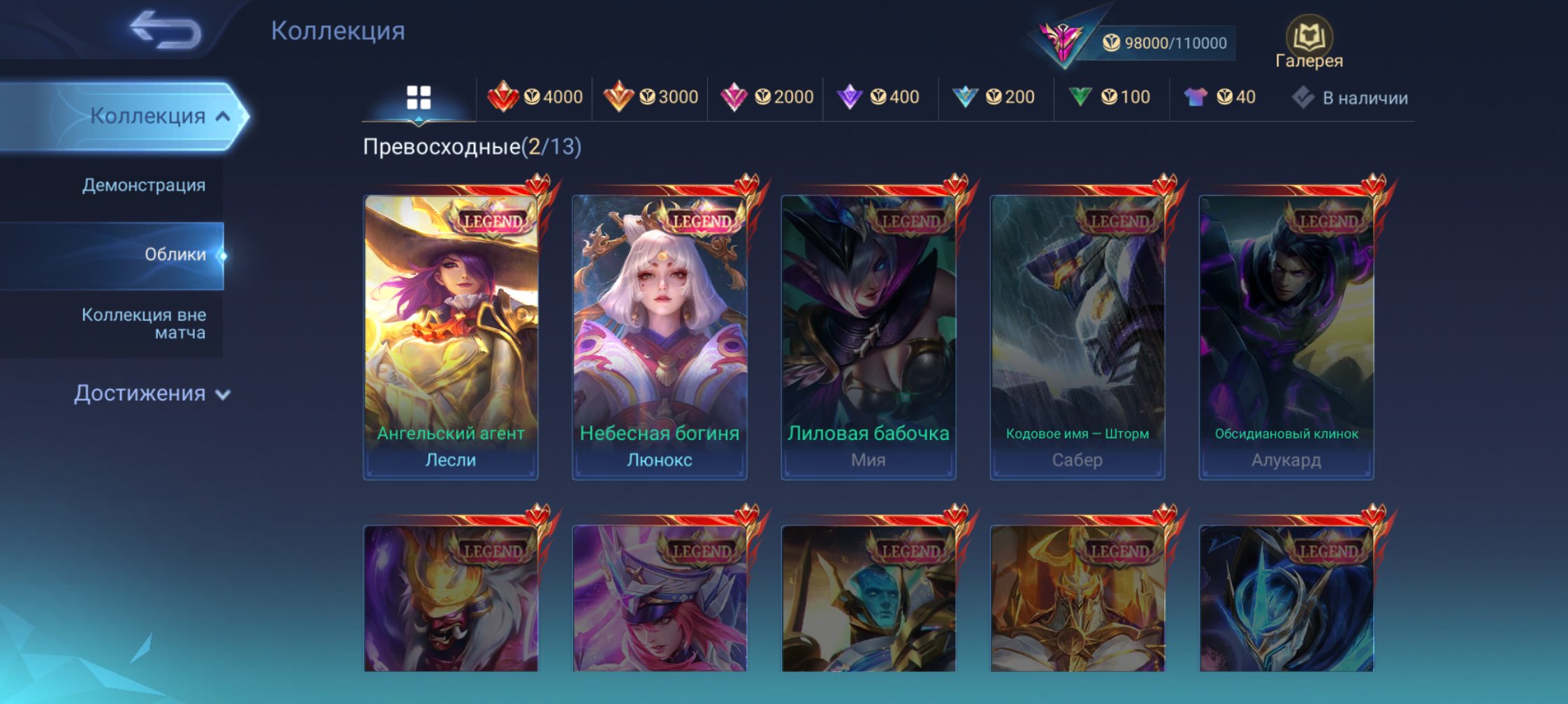Go back with the return arrow
The width and height of the screenshot is (1568, 704).
166,31
